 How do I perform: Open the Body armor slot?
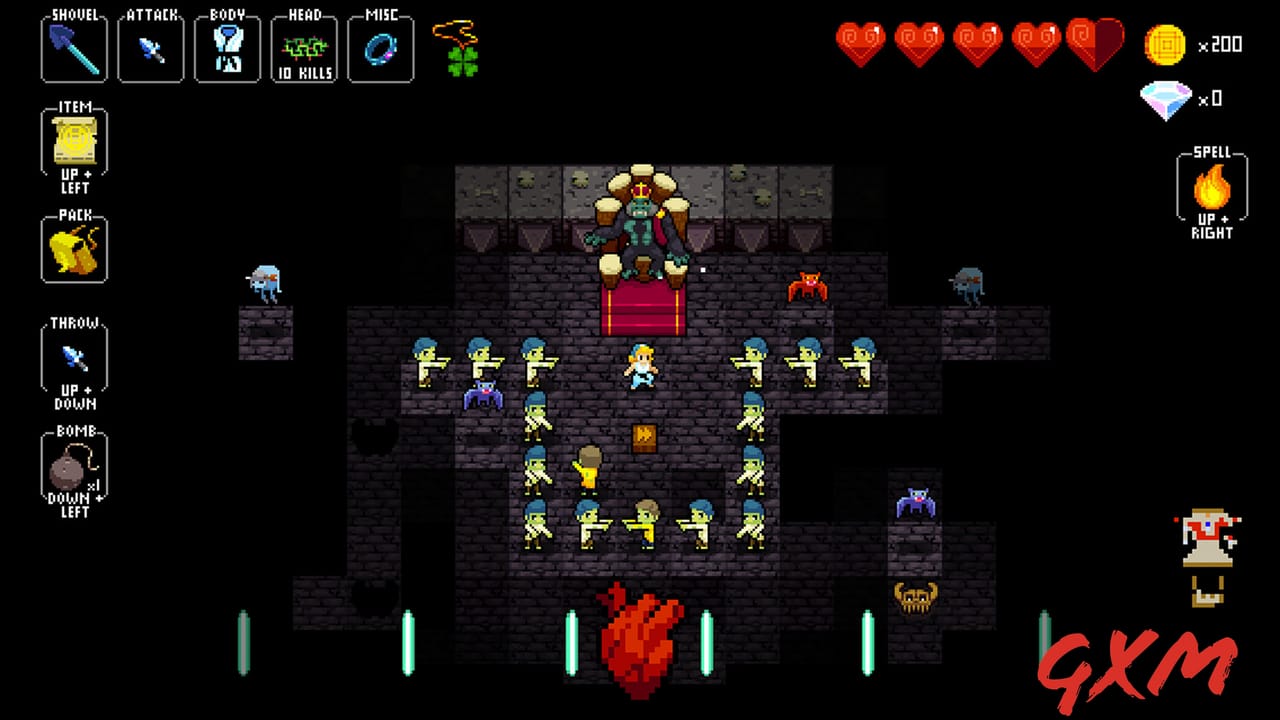[x=227, y=48]
